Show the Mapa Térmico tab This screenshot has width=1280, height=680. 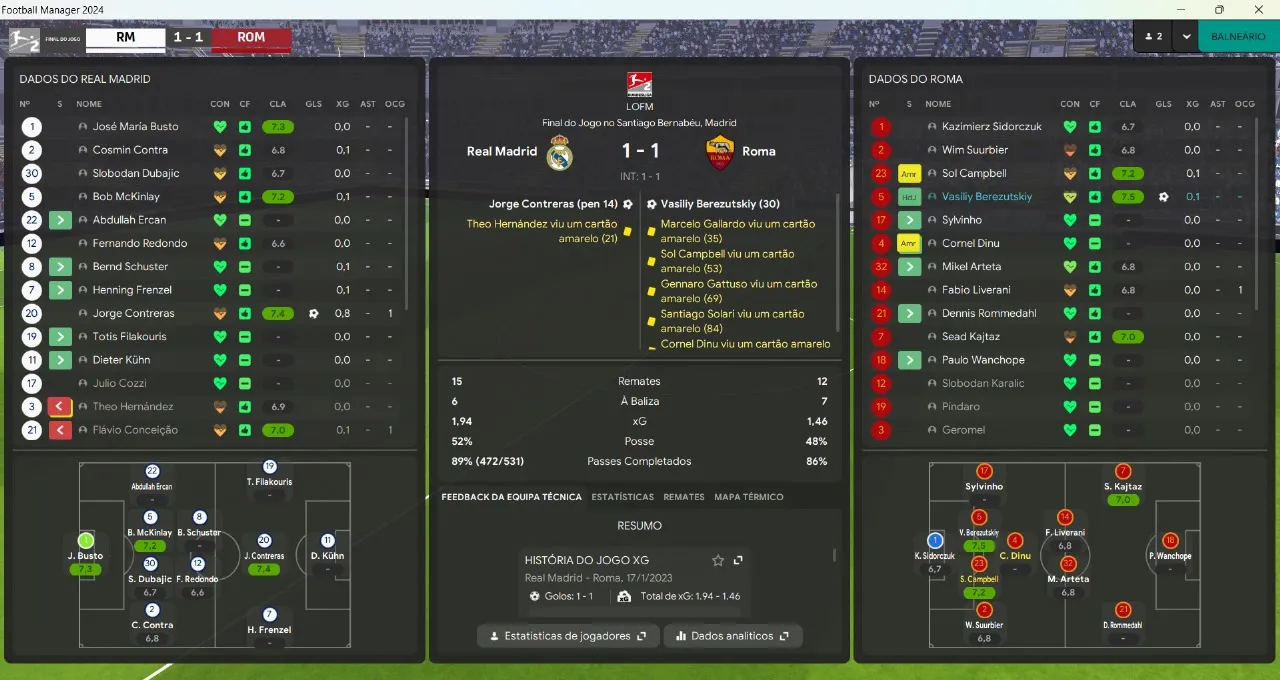tap(748, 497)
